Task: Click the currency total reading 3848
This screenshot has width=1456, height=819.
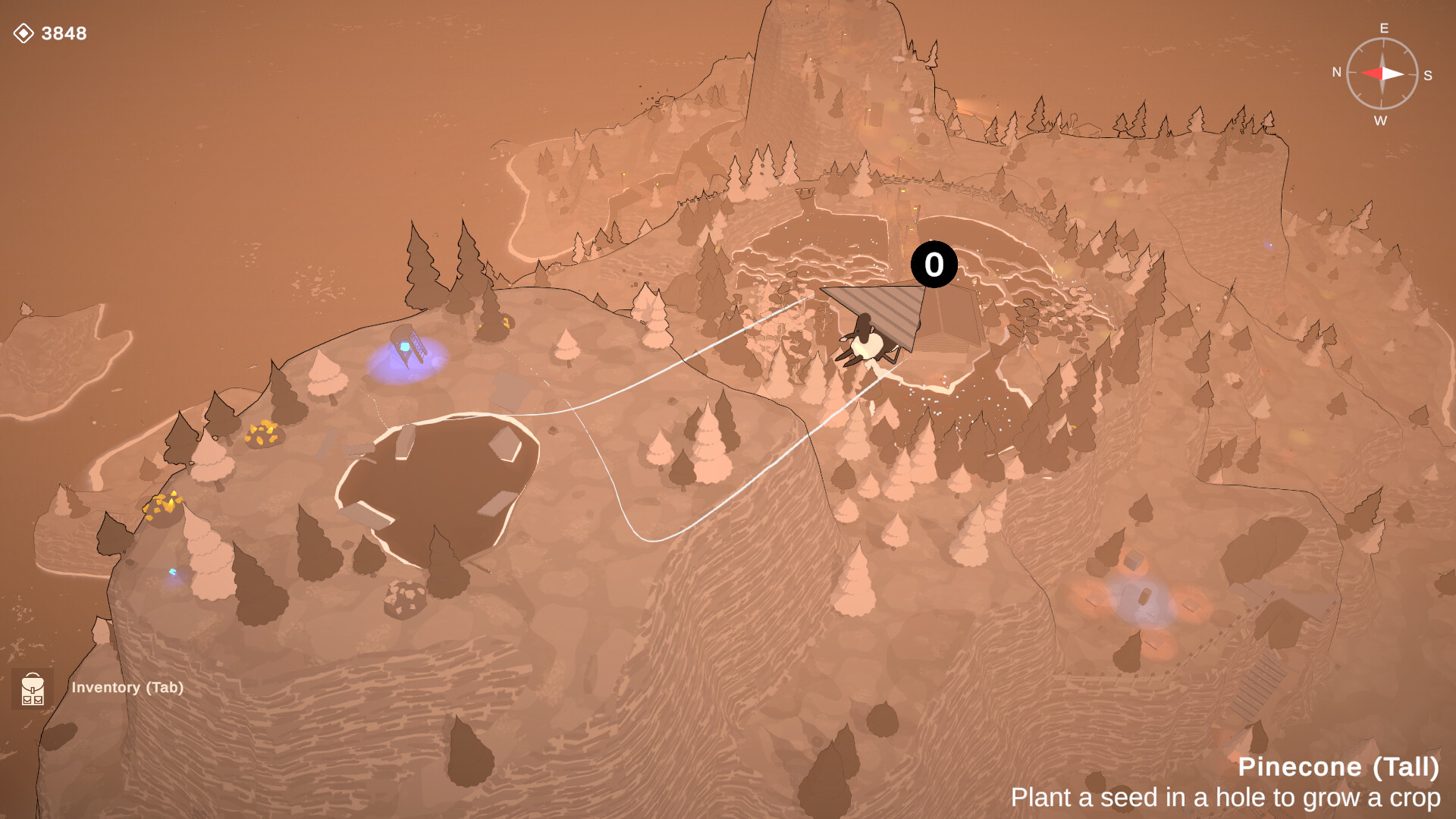Action: pyautogui.click(x=64, y=33)
